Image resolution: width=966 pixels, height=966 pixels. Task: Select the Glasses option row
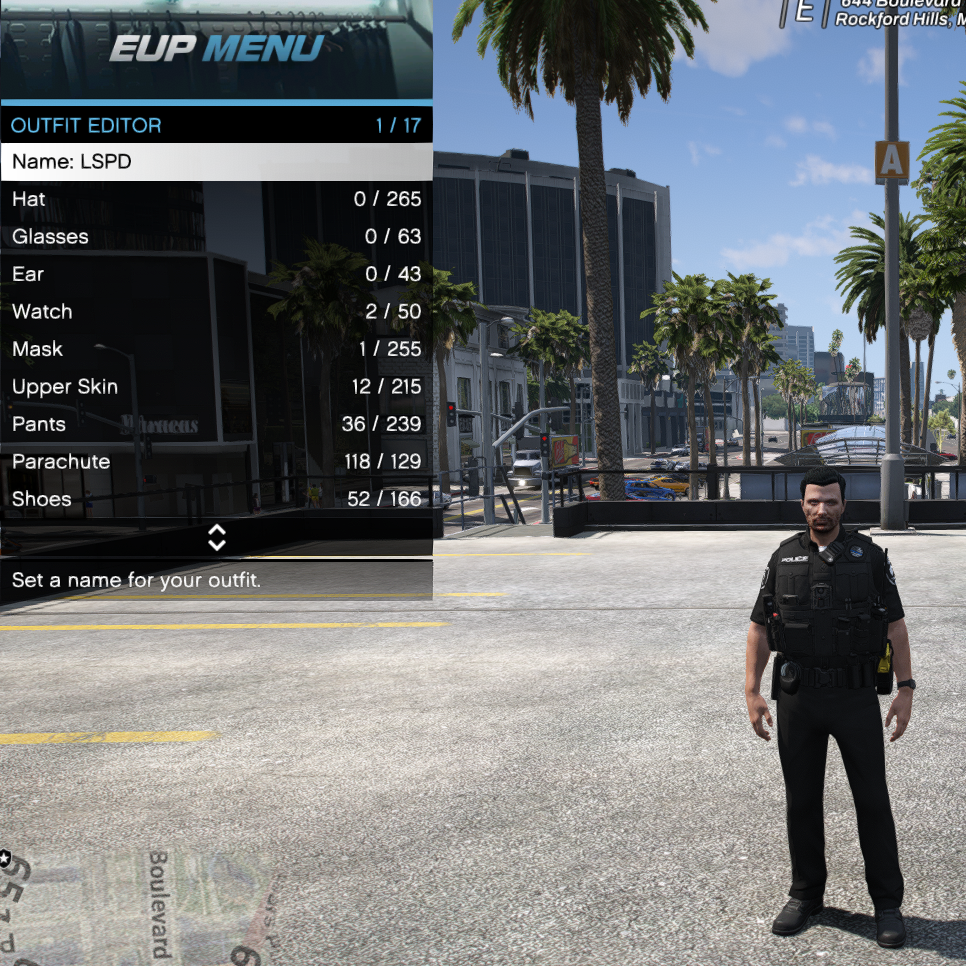216,237
